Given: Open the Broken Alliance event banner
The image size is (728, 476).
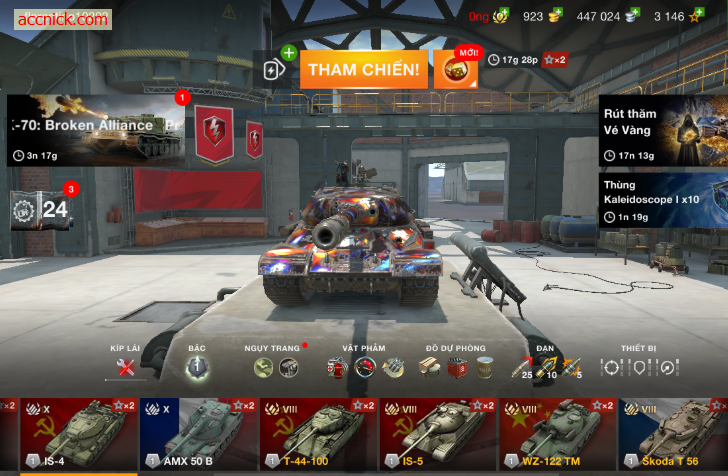Looking at the screenshot, I should (96, 130).
